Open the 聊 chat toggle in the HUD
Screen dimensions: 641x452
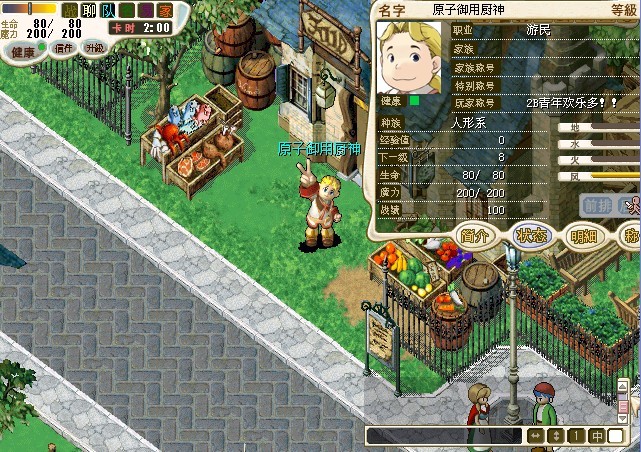pyautogui.click(x=90, y=9)
